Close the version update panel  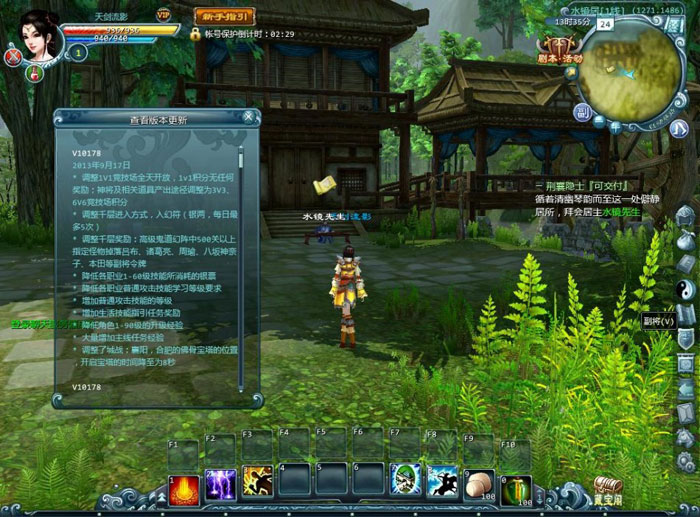click(248, 117)
